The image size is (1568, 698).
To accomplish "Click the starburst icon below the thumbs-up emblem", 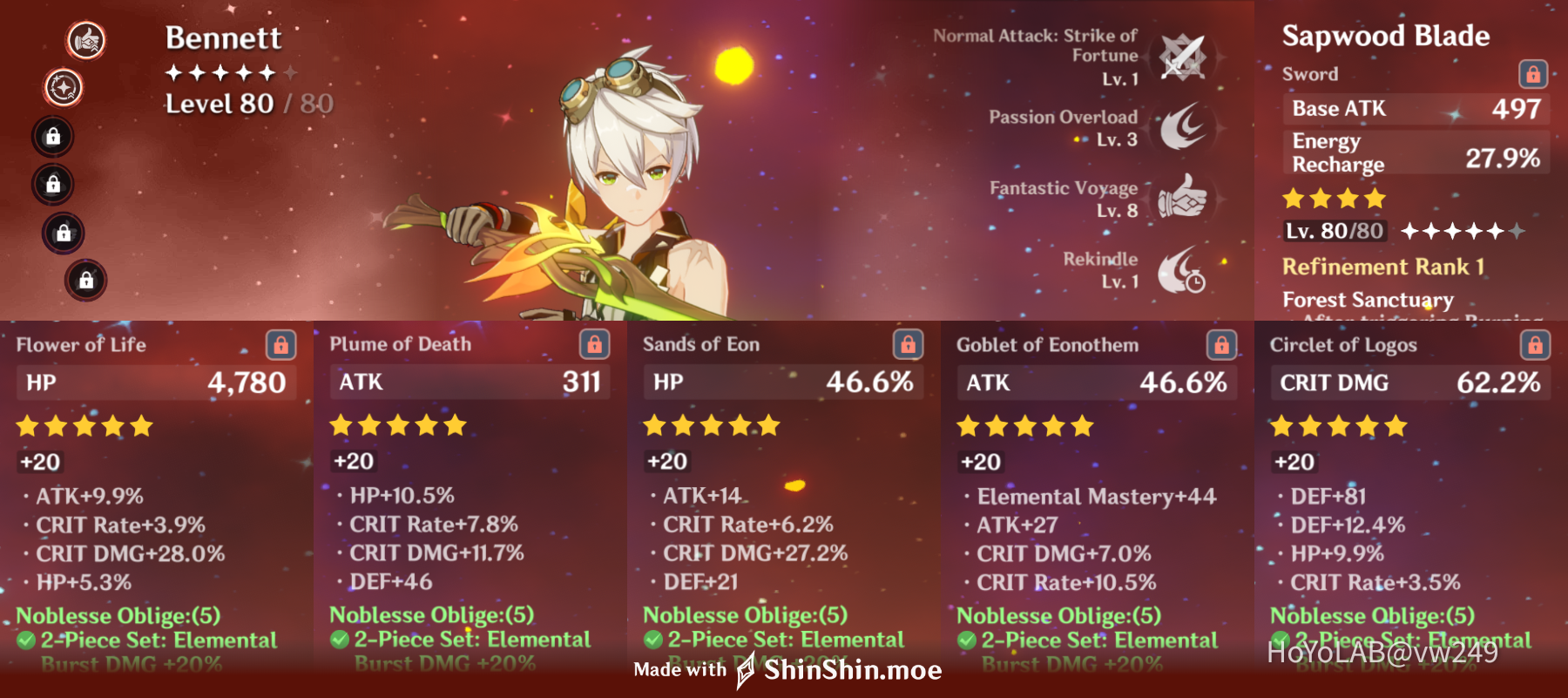I will click(x=61, y=86).
